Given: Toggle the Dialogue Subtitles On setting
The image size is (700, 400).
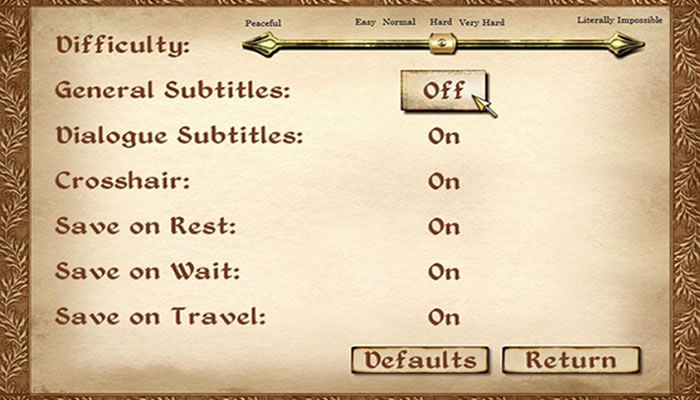Looking at the screenshot, I should tap(443, 136).
